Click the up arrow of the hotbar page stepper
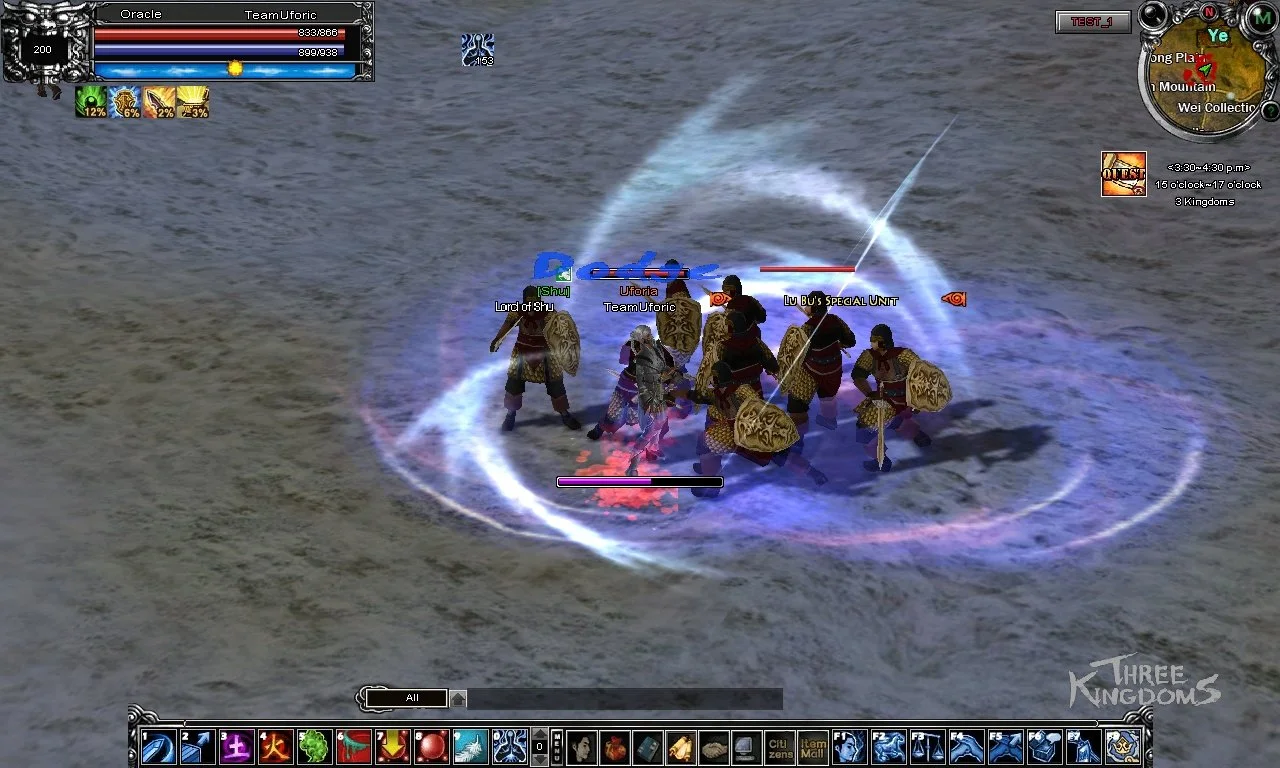 538,733
